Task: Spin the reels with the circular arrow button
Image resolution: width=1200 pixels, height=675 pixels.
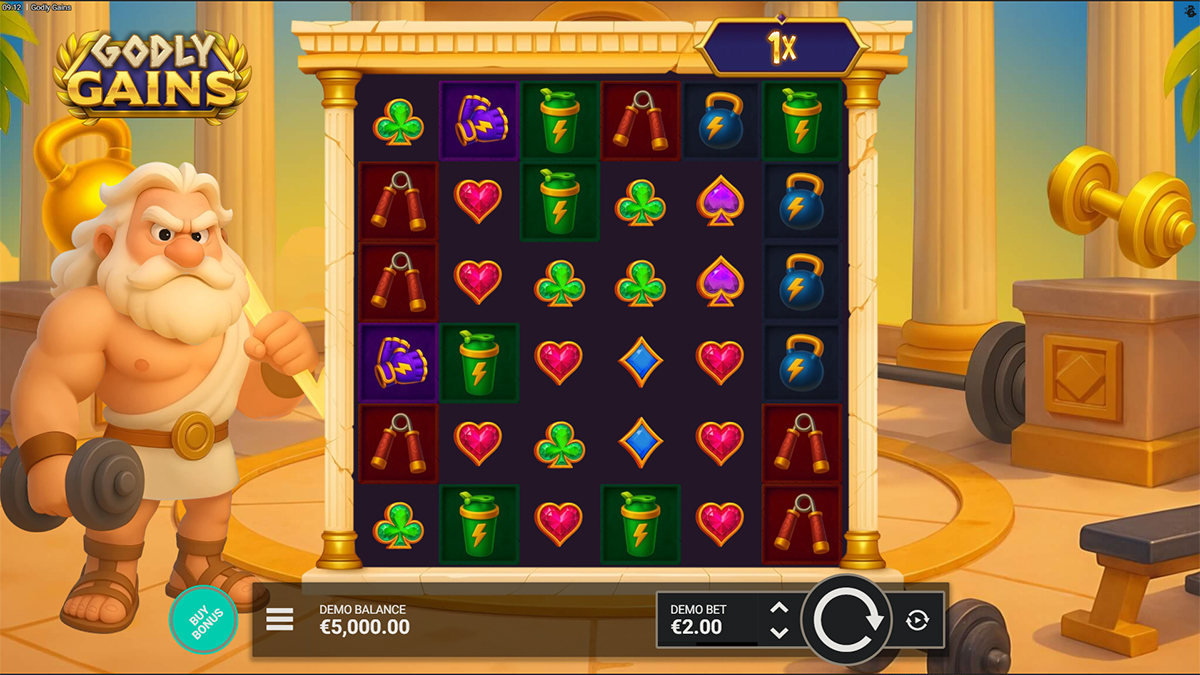Action: click(x=848, y=620)
